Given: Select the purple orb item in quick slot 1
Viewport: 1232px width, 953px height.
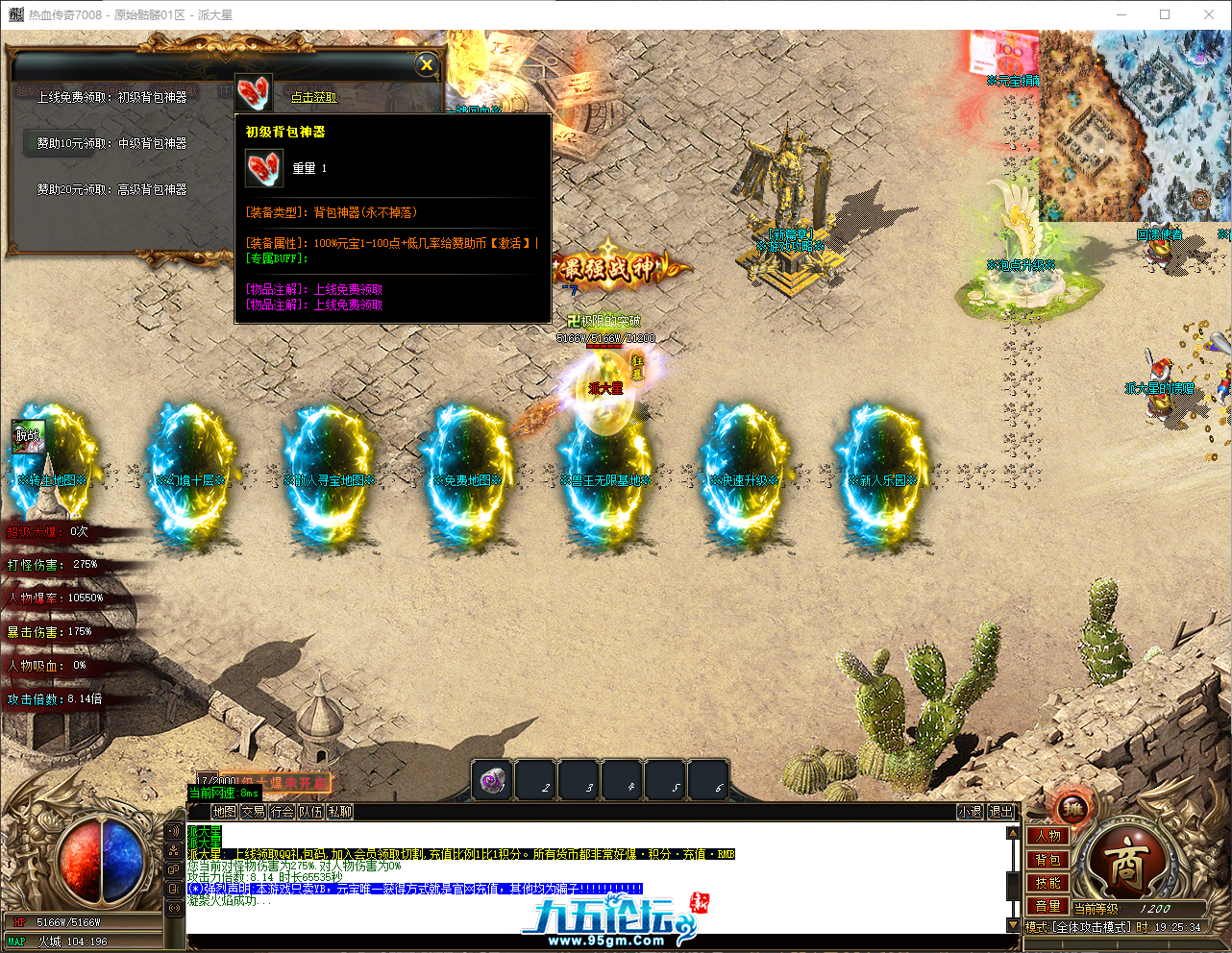Looking at the screenshot, I should [492, 780].
